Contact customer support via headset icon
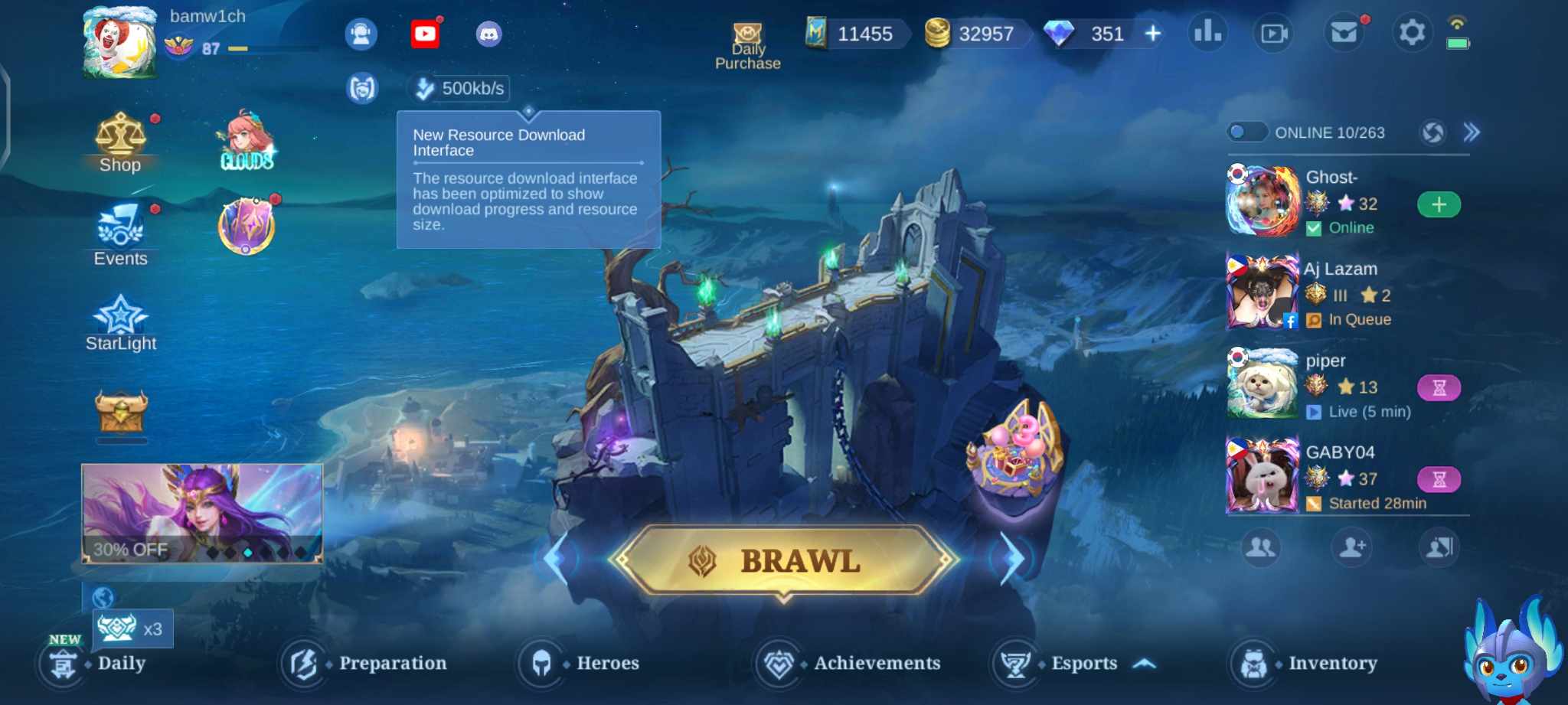Image resolution: width=1568 pixels, height=705 pixels. tap(361, 33)
